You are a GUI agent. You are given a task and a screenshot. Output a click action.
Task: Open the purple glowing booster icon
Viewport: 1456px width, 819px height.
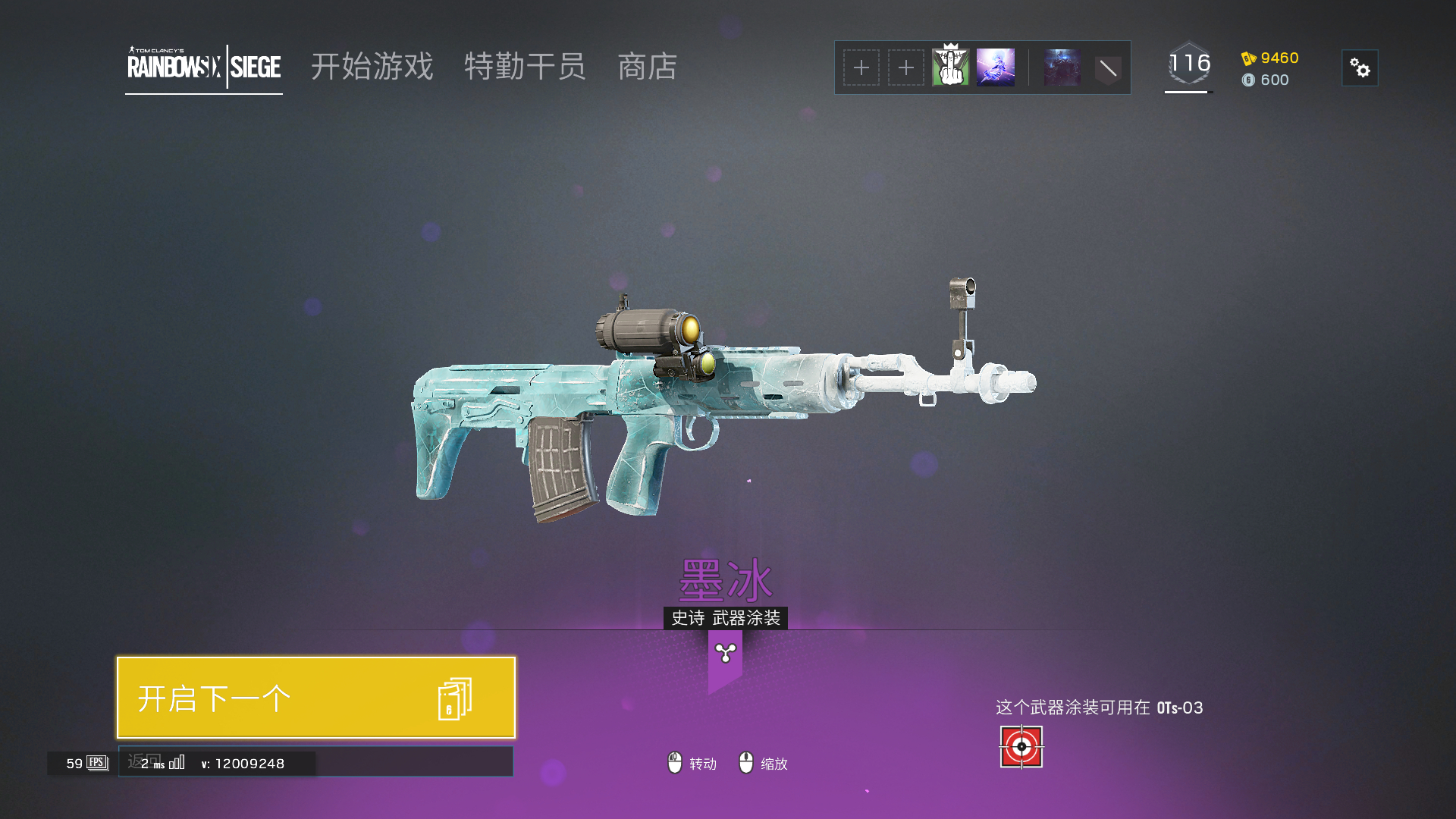(995, 67)
